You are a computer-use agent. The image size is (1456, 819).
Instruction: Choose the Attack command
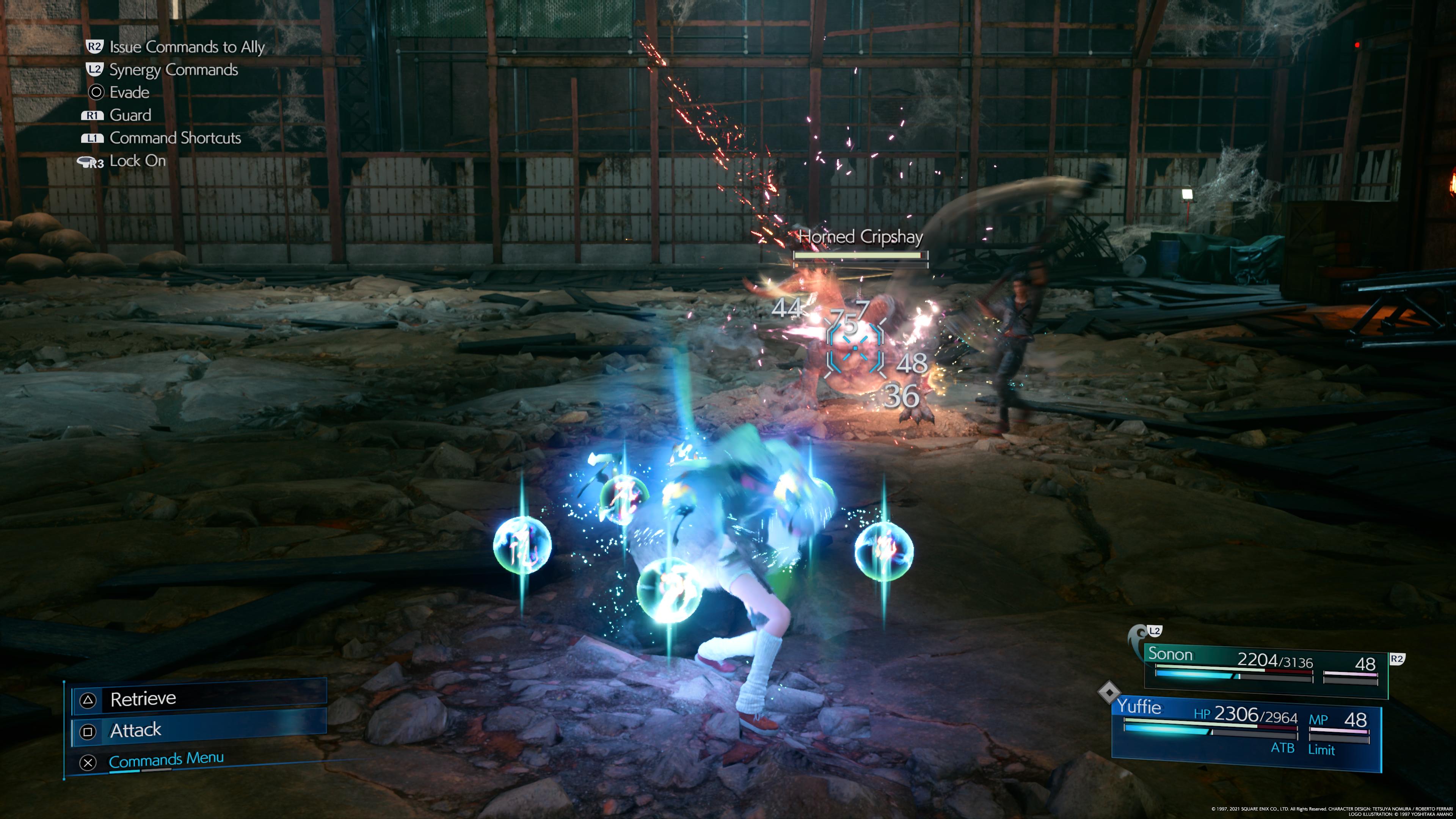(198, 731)
